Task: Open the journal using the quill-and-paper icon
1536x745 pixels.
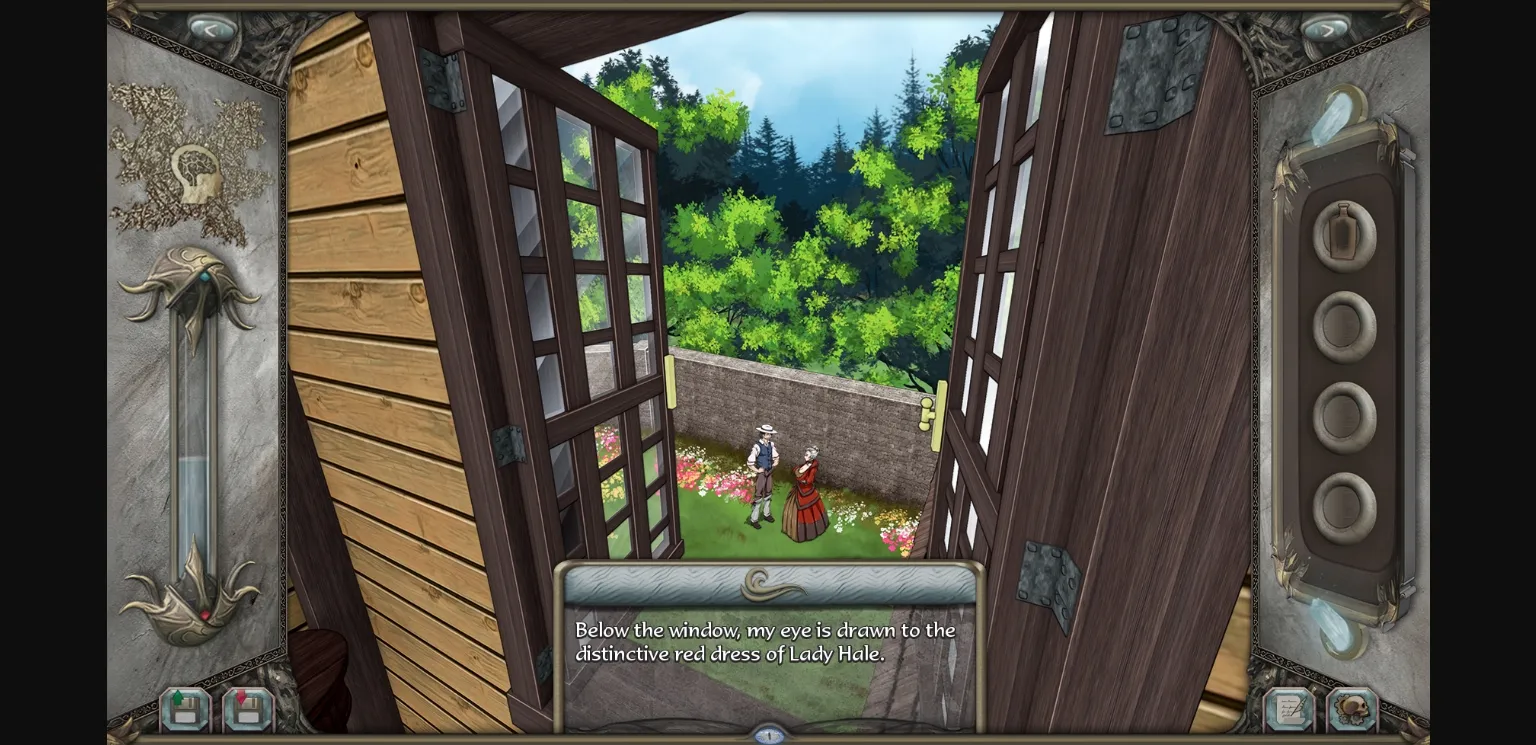Action: [x=1290, y=710]
